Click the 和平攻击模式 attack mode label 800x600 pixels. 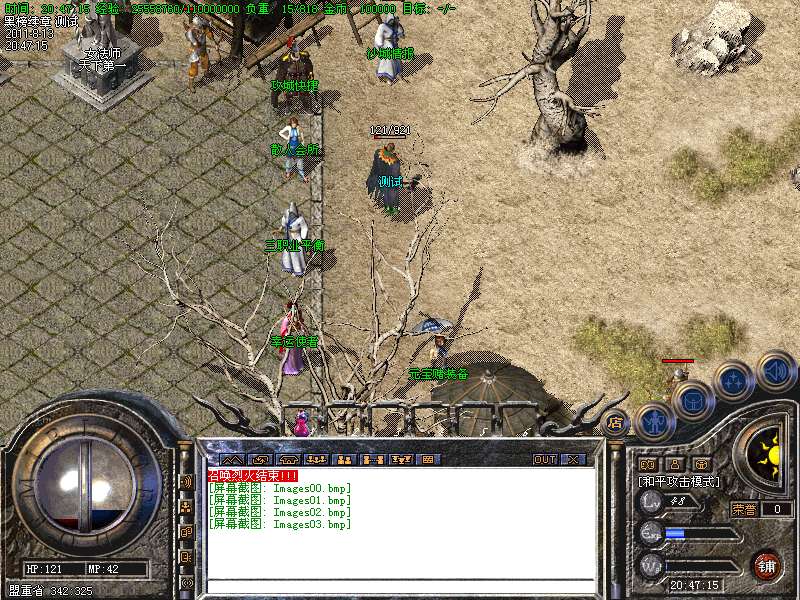point(680,482)
